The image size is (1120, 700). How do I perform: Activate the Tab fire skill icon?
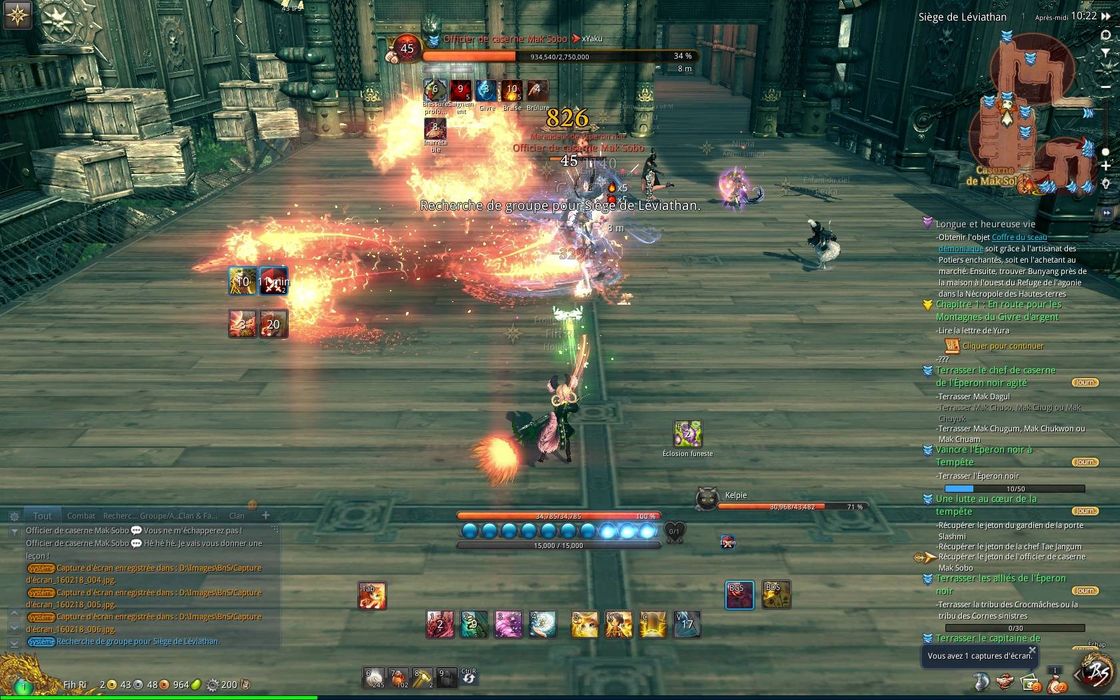coord(372,596)
